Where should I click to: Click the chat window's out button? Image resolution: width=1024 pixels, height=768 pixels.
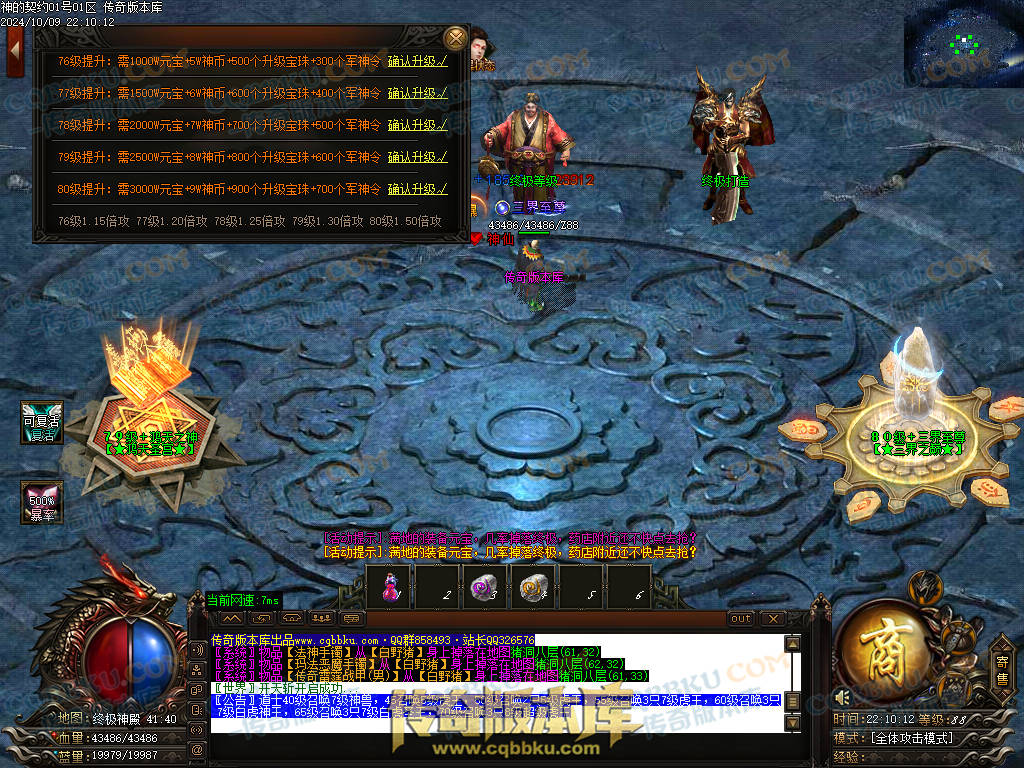(x=741, y=619)
